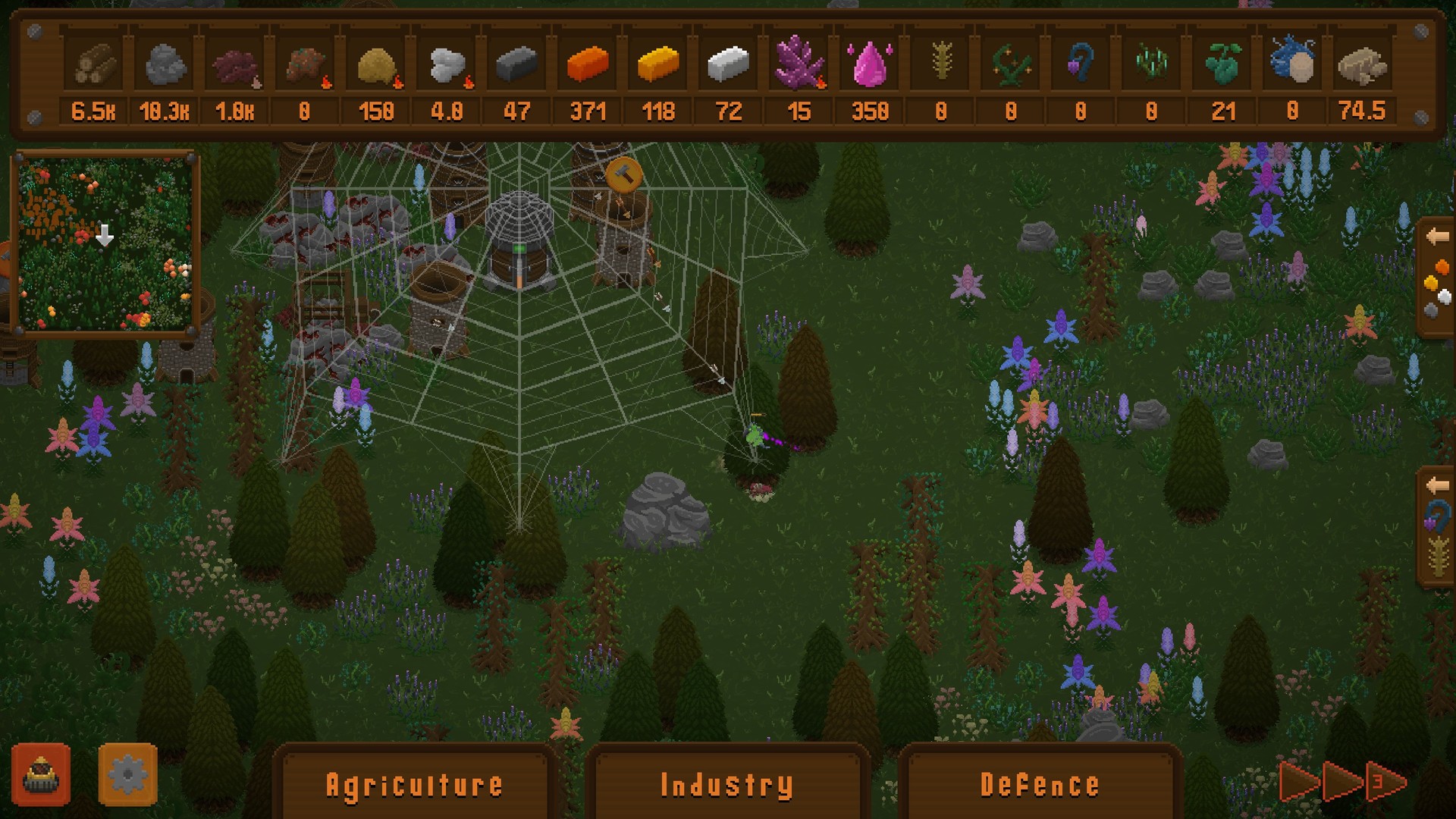The width and height of the screenshot is (1456, 819).
Task: Open the Agriculture menu
Action: 415,784
